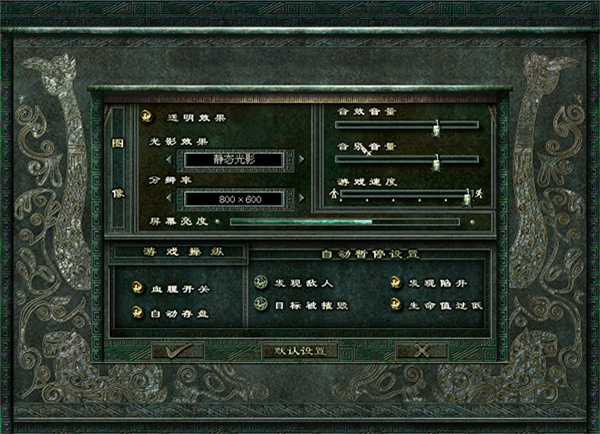600x434 pixels.
Task: Set the 音乐音量 music volume slider
Action: tap(436, 160)
